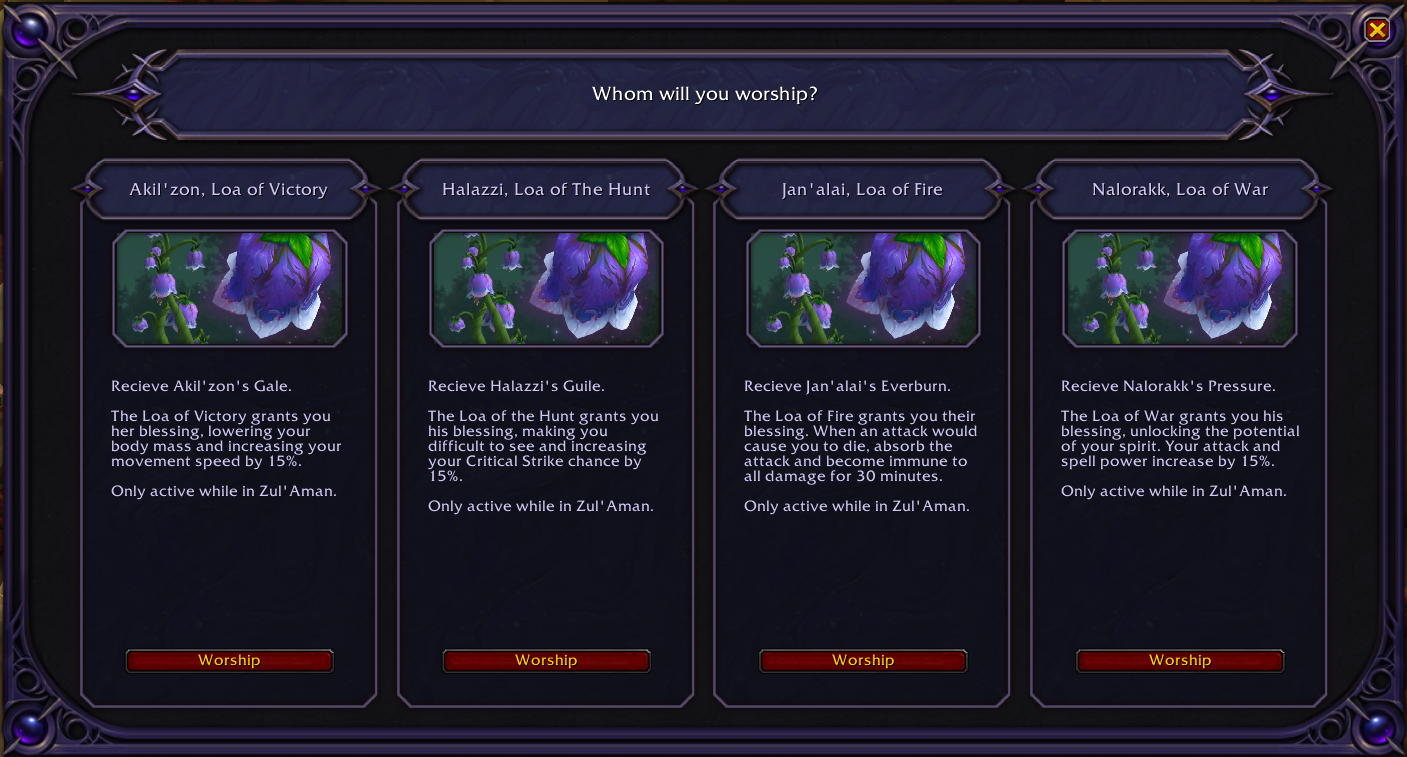Pick Worship for Nalorakk, Loa of War
Image resolution: width=1407 pixels, height=757 pixels.
coord(1180,660)
